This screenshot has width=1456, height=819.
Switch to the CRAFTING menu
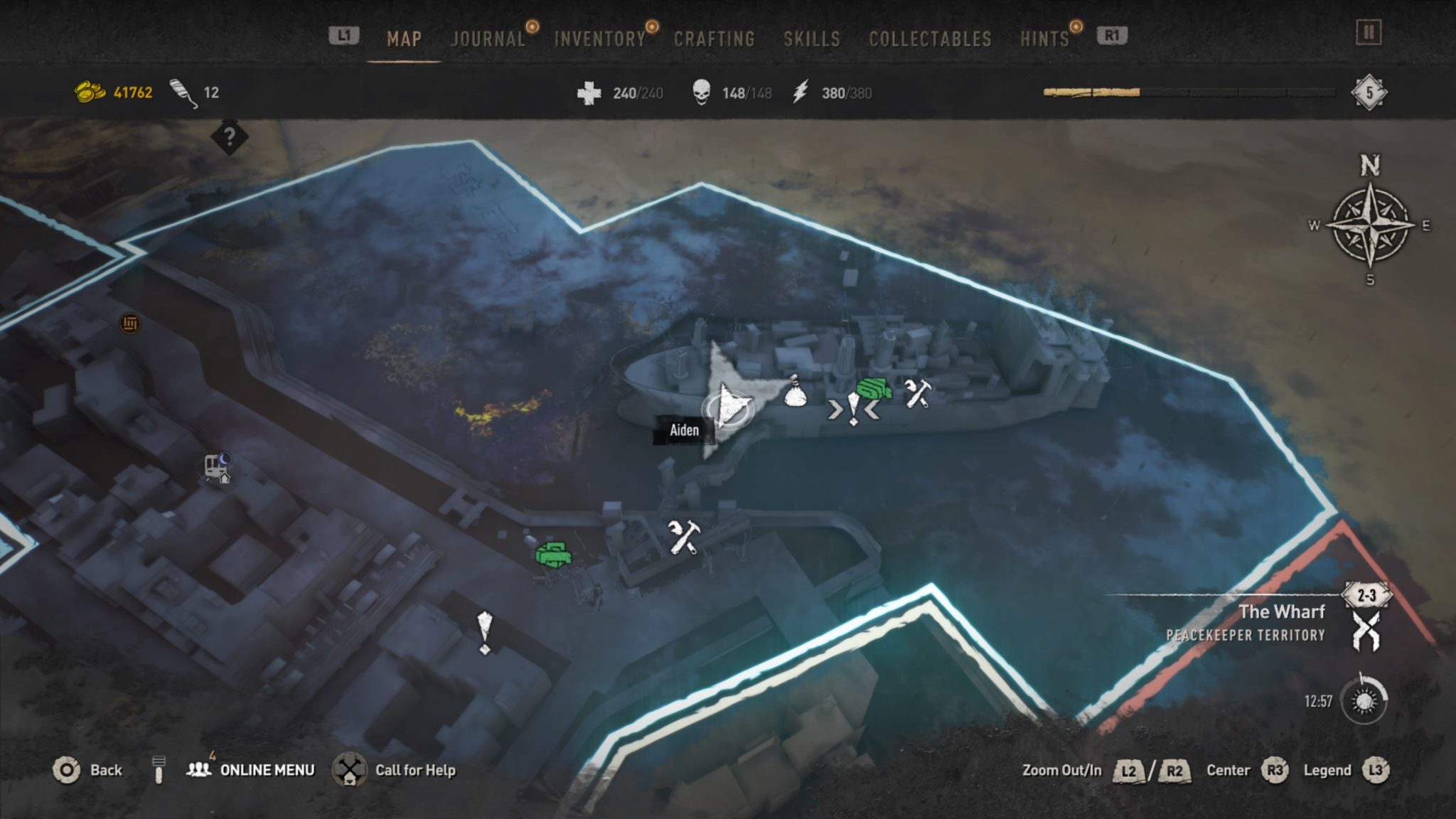(713, 39)
